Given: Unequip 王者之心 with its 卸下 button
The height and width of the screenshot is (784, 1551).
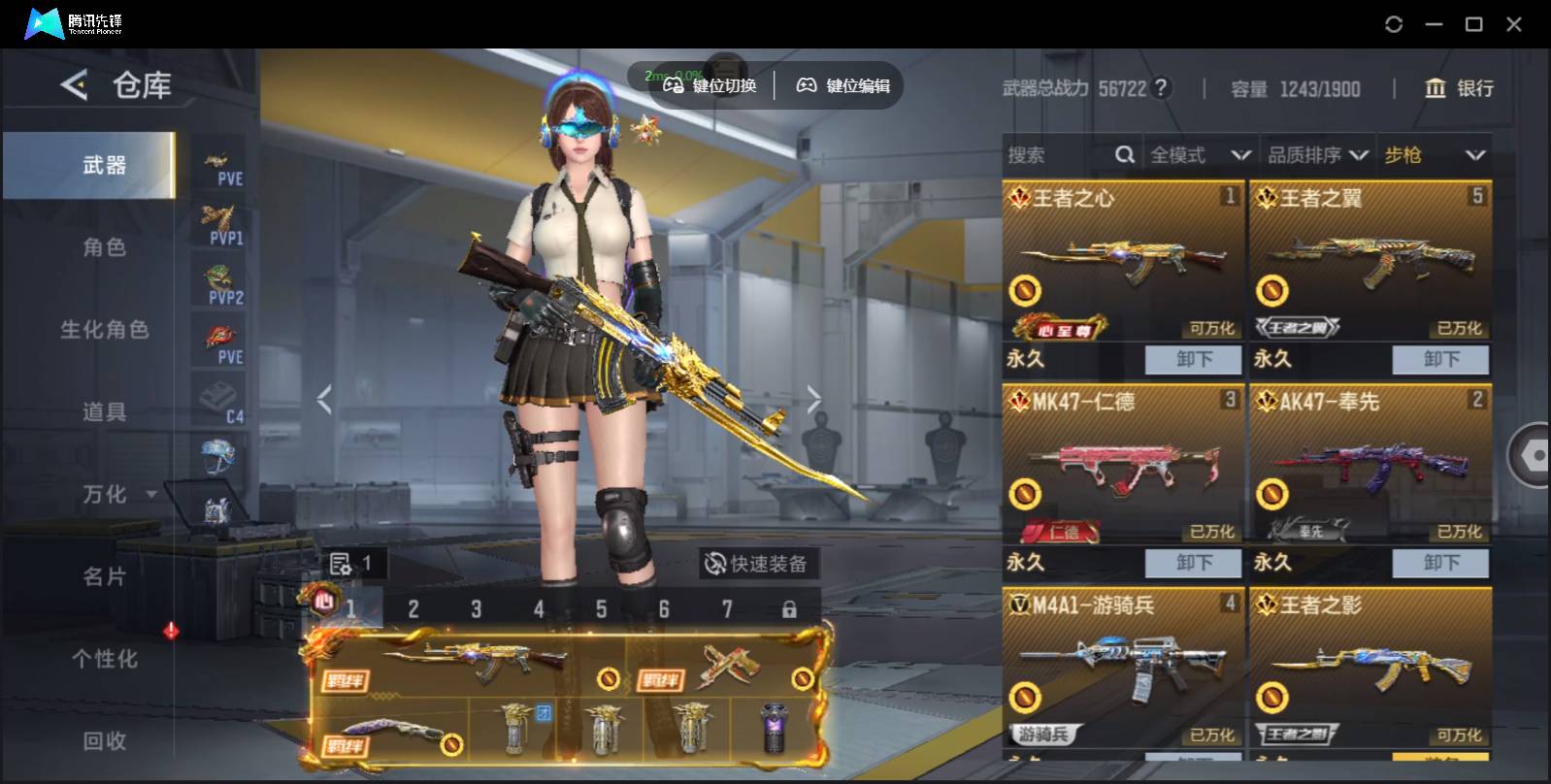Looking at the screenshot, I should coord(1193,359).
